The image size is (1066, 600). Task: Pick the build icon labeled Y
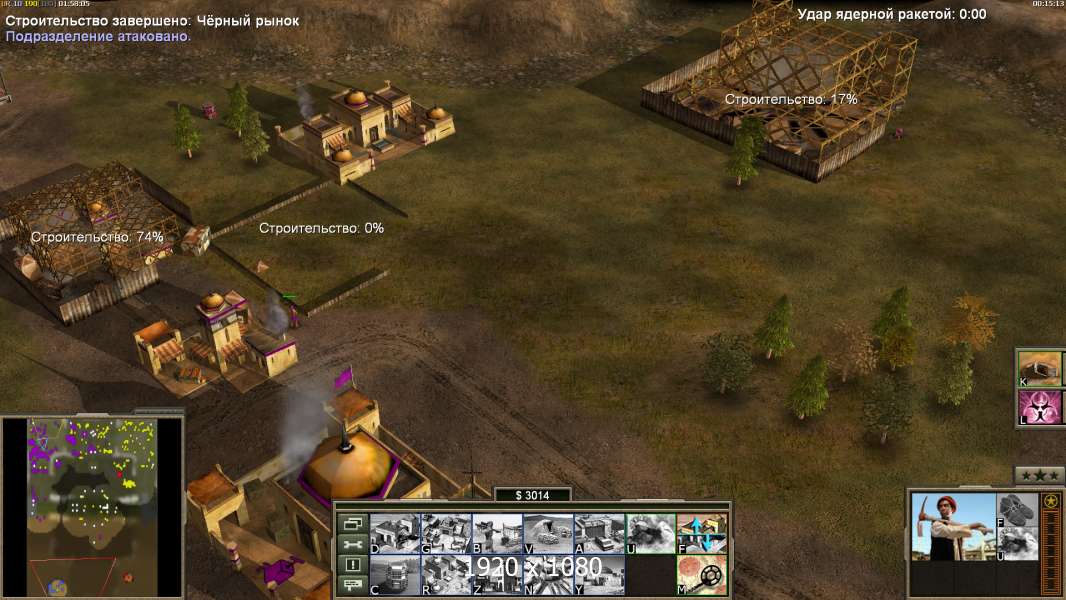[x=599, y=575]
